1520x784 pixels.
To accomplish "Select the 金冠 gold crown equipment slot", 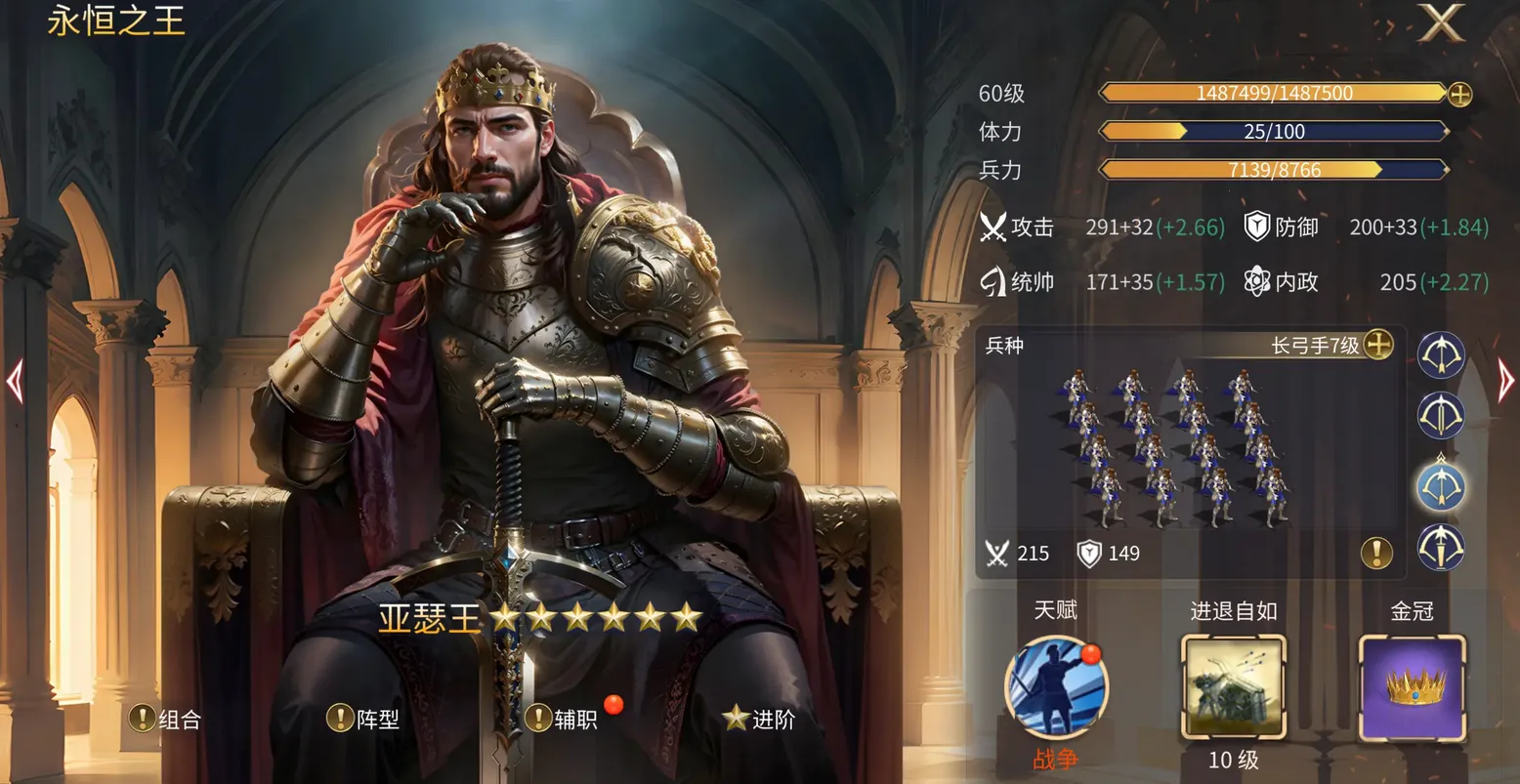I will point(1413,686).
